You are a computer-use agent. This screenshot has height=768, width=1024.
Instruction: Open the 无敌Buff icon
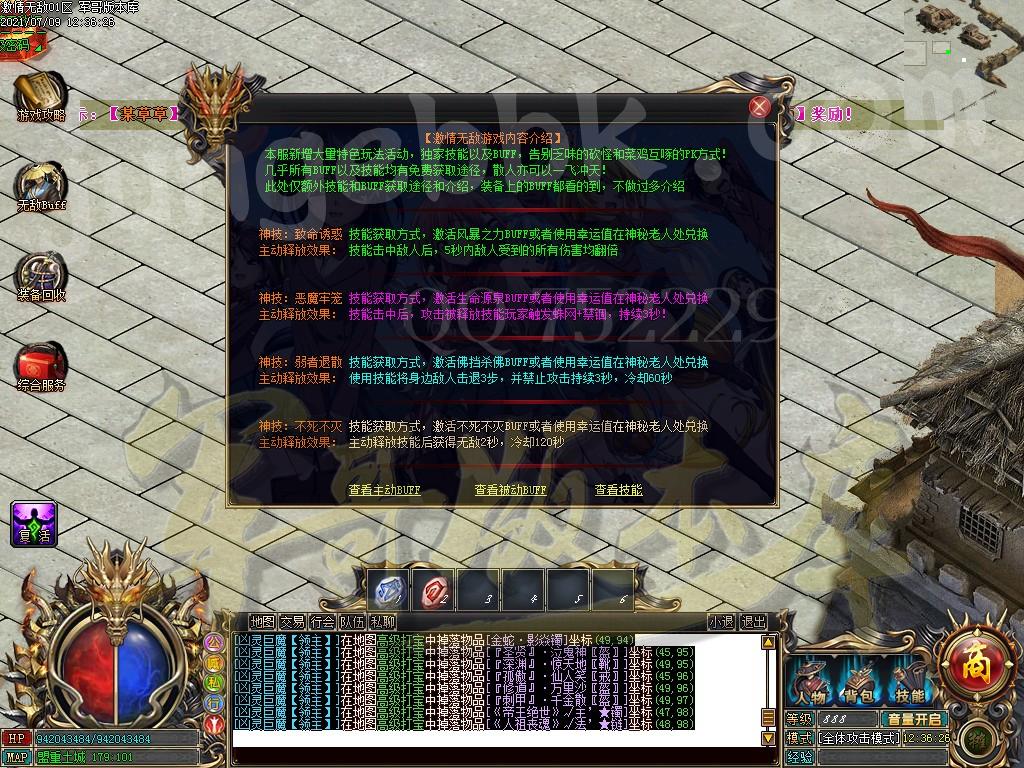coord(40,185)
